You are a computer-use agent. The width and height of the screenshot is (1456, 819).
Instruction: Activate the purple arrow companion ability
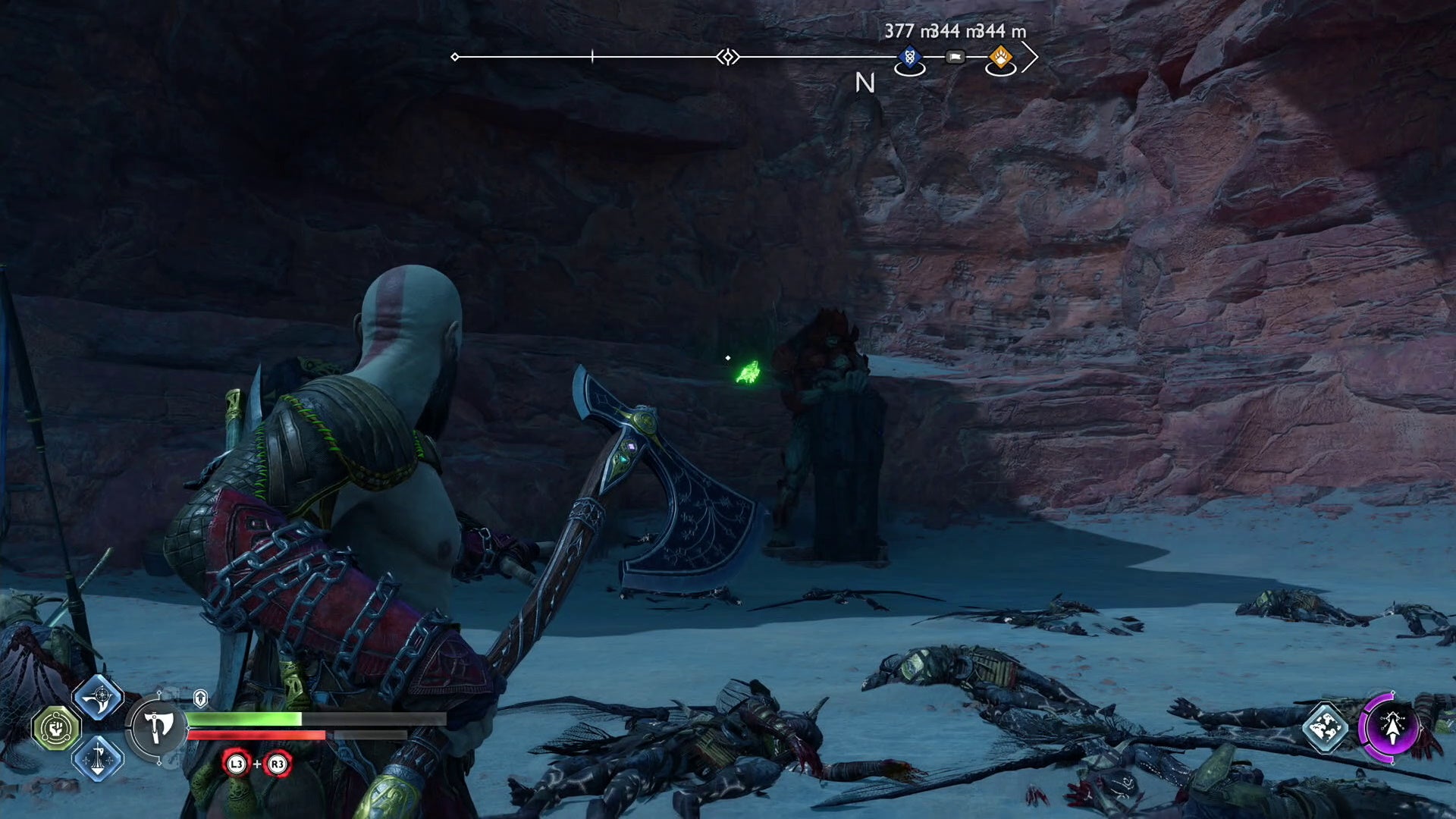(1392, 727)
